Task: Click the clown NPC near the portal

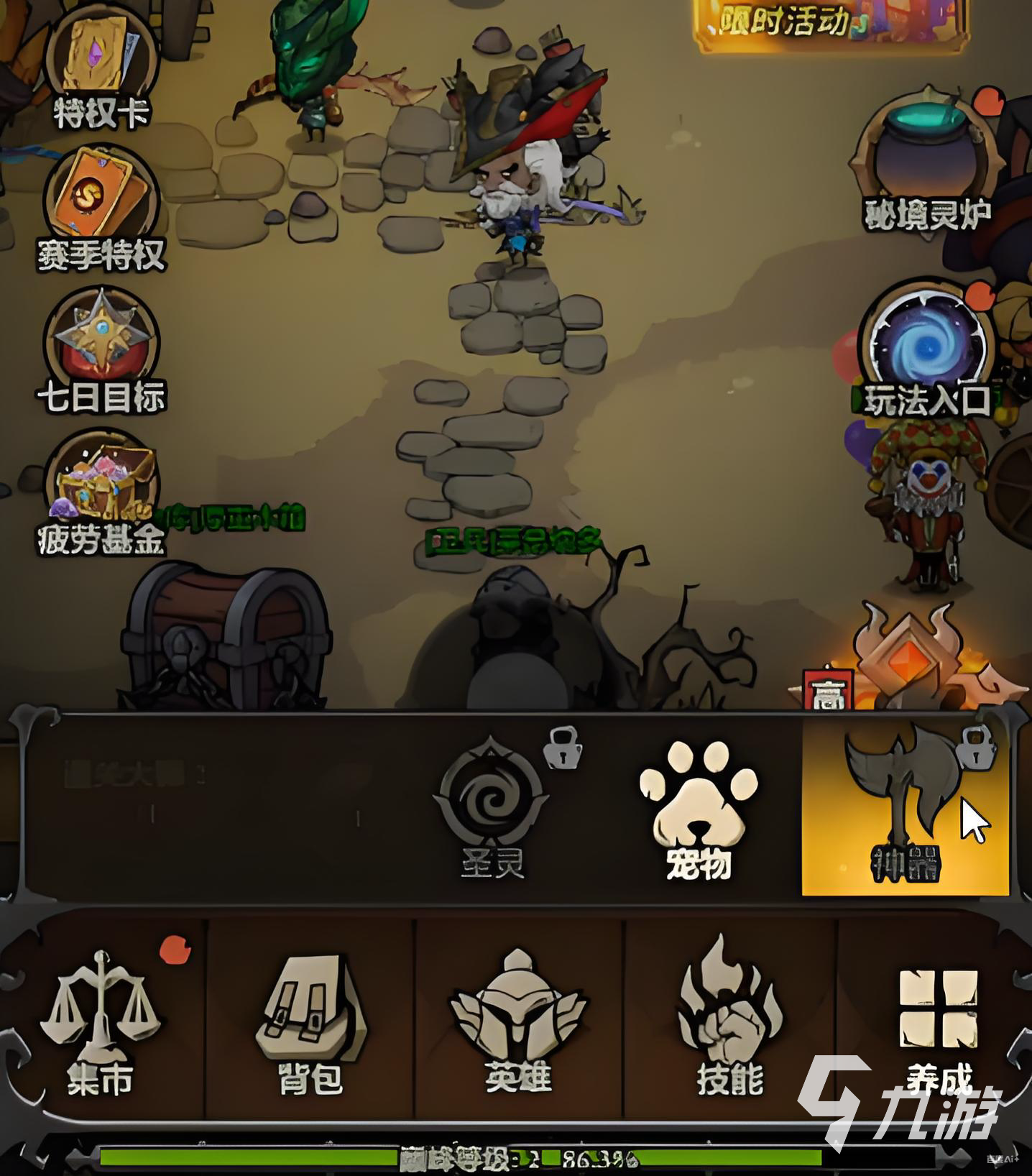Action: (x=927, y=496)
